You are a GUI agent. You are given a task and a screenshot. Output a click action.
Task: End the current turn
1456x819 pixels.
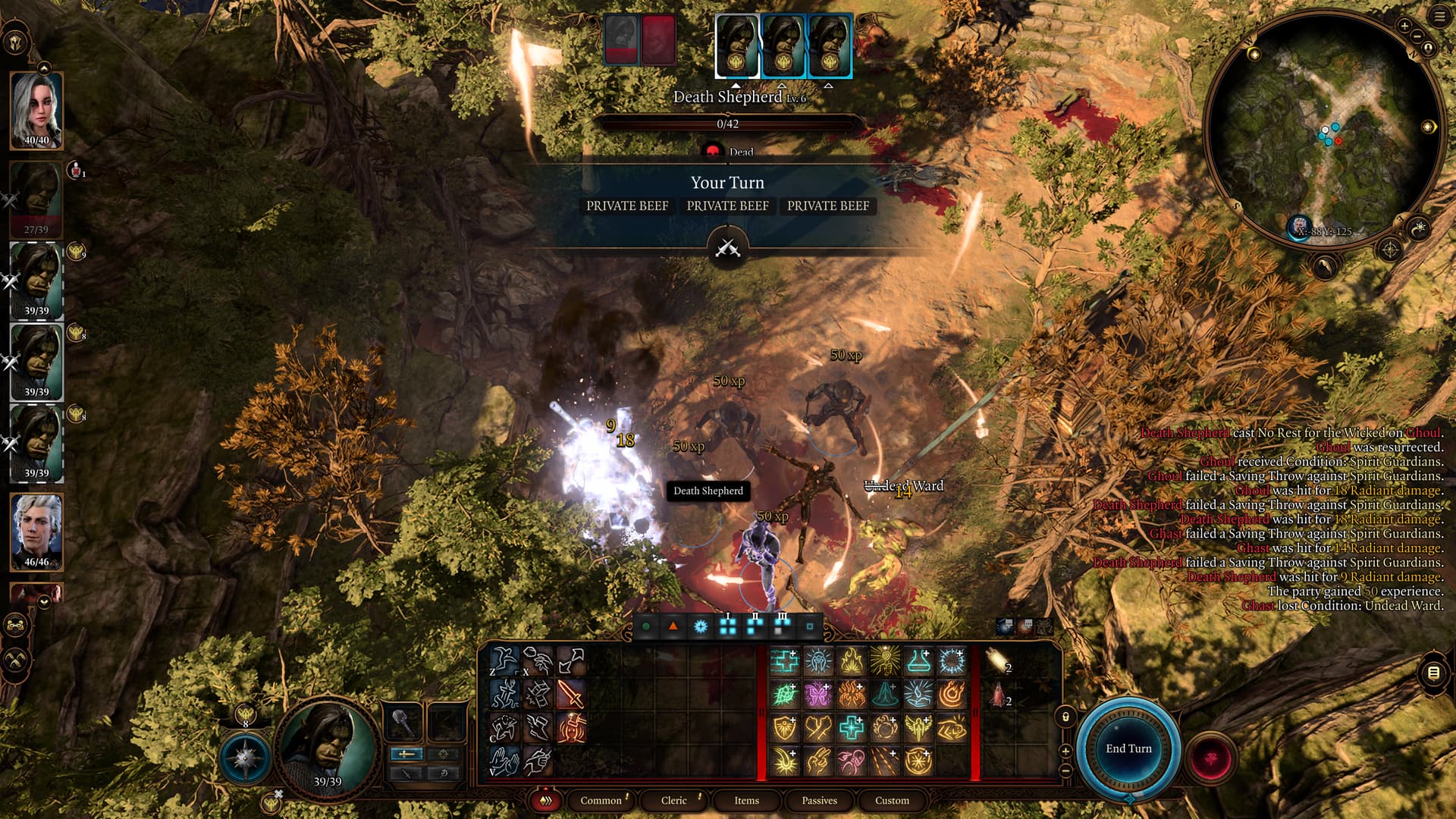1128,748
